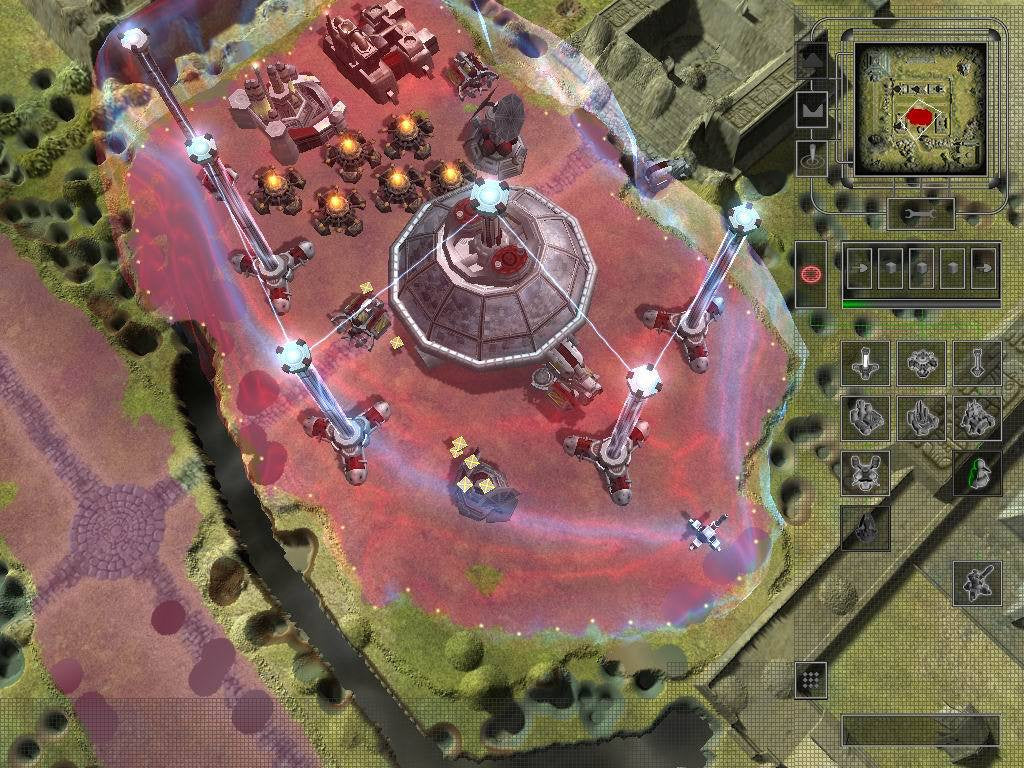1024x768 pixels.
Task: Choose the white-pillar core building icon
Action: click(866, 363)
